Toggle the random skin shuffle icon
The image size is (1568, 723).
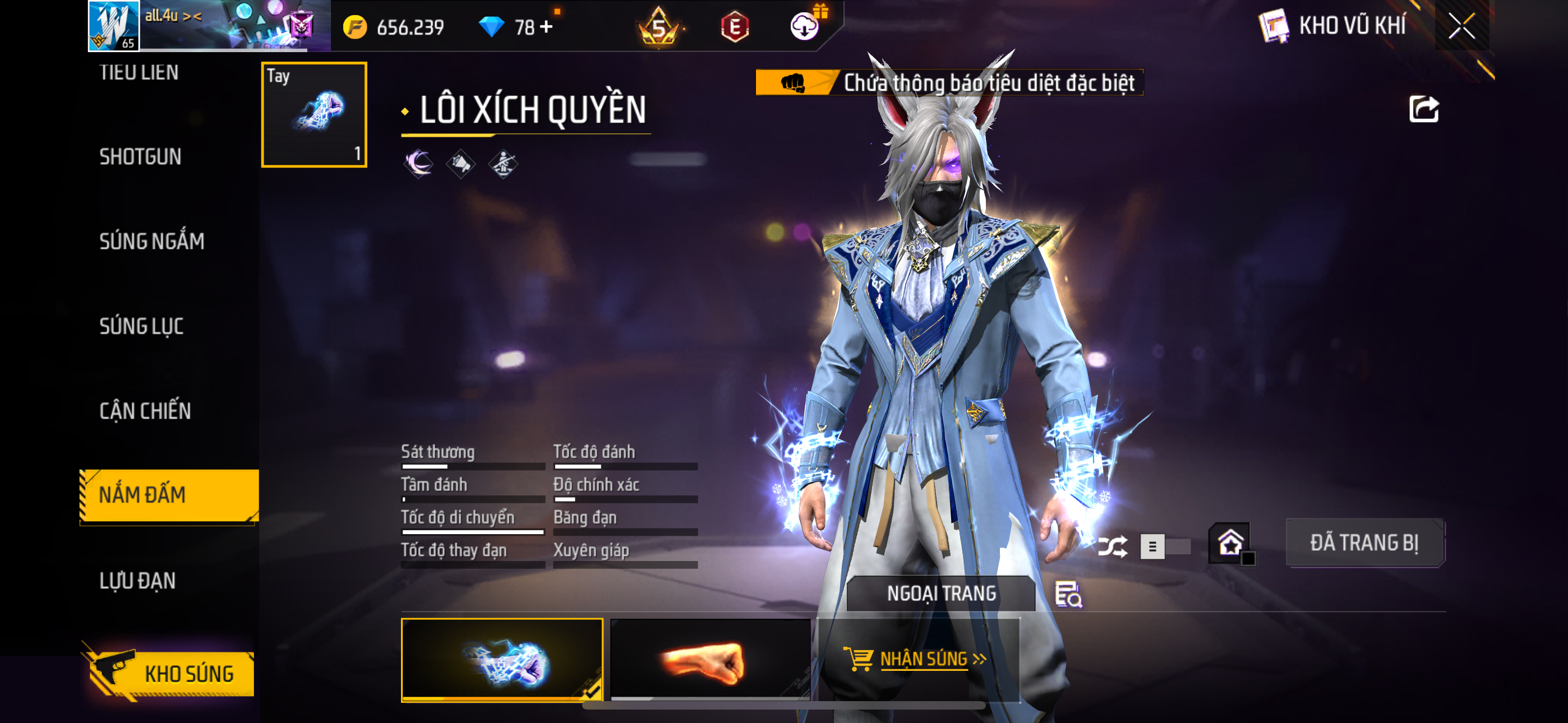click(x=1112, y=546)
